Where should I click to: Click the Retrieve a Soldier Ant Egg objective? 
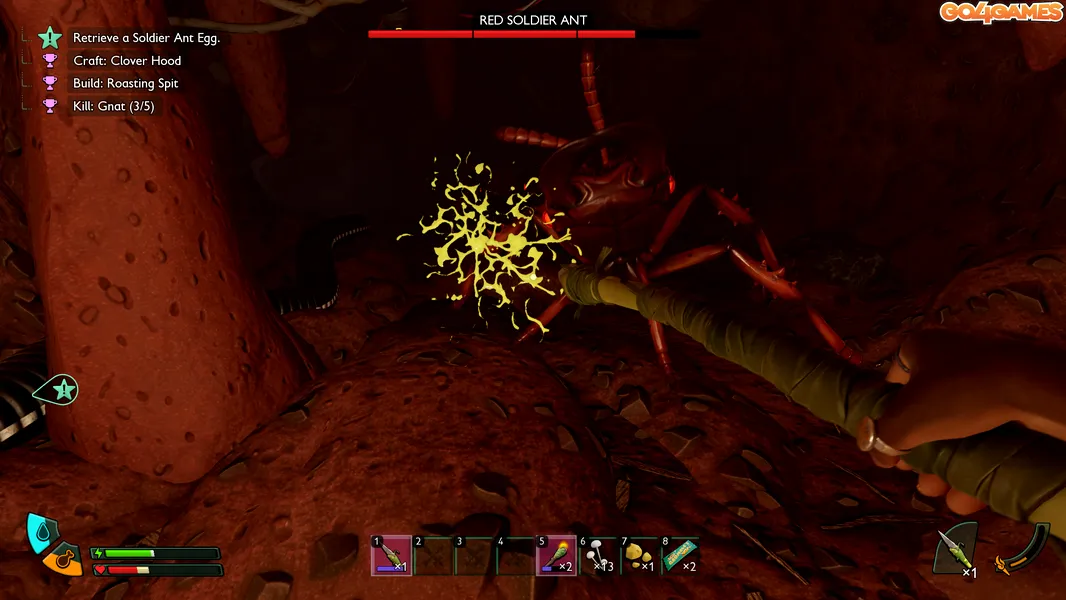coord(146,38)
